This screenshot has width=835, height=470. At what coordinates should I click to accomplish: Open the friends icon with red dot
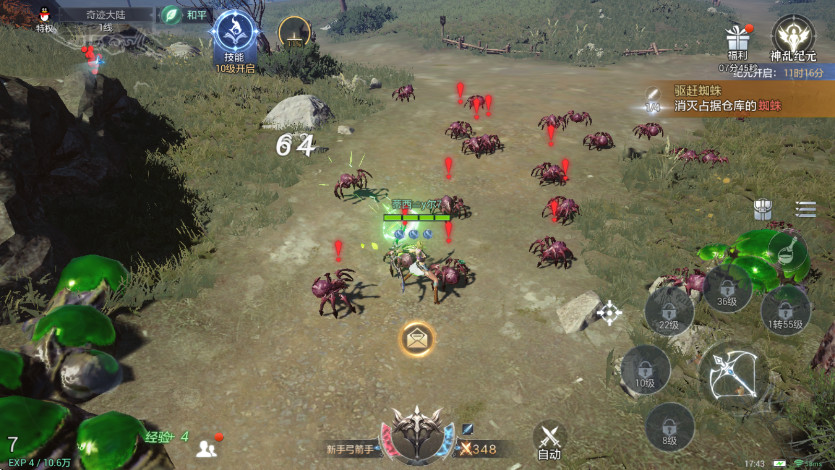click(x=208, y=447)
